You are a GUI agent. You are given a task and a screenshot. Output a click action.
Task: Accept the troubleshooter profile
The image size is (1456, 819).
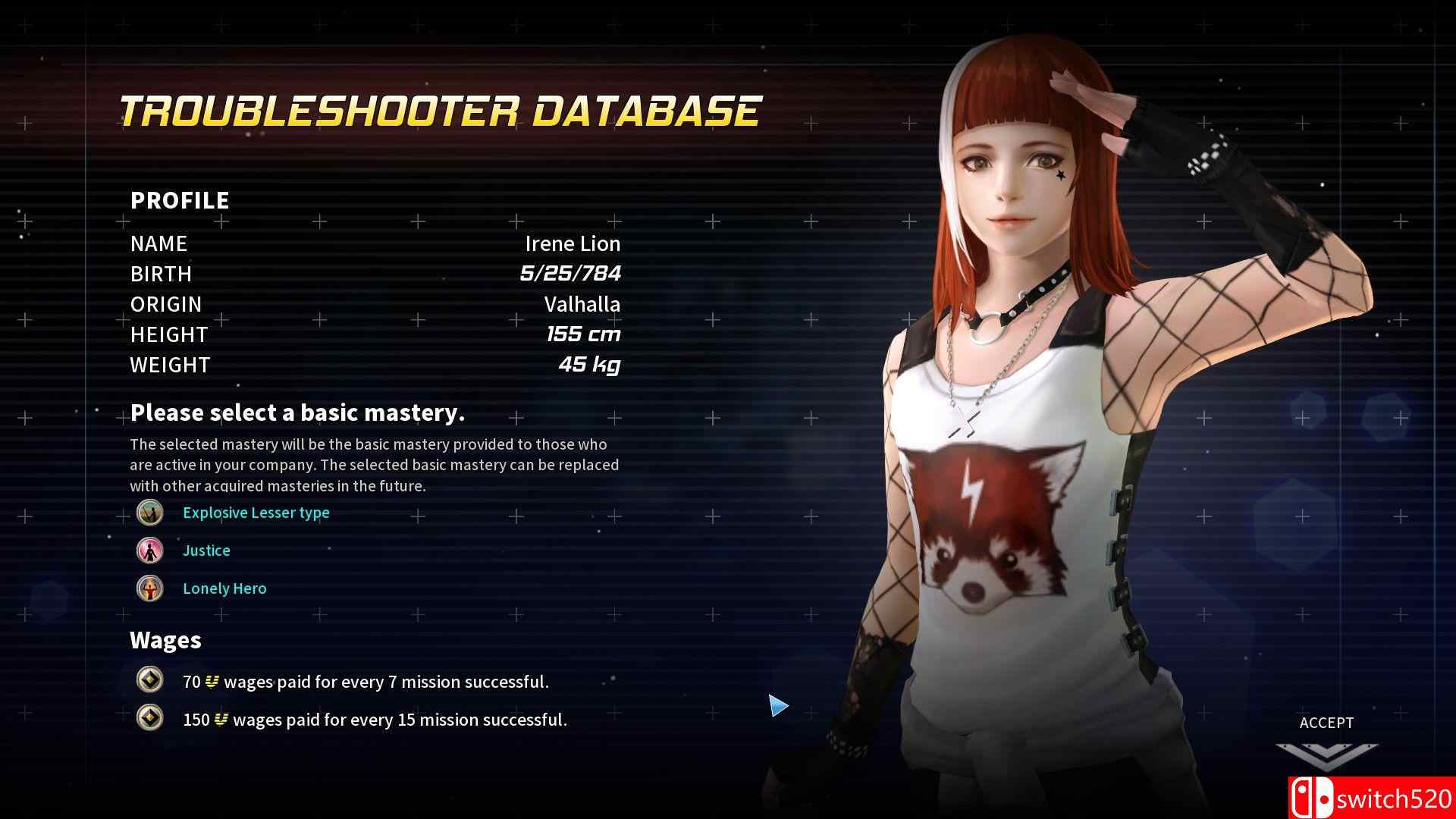1326,739
